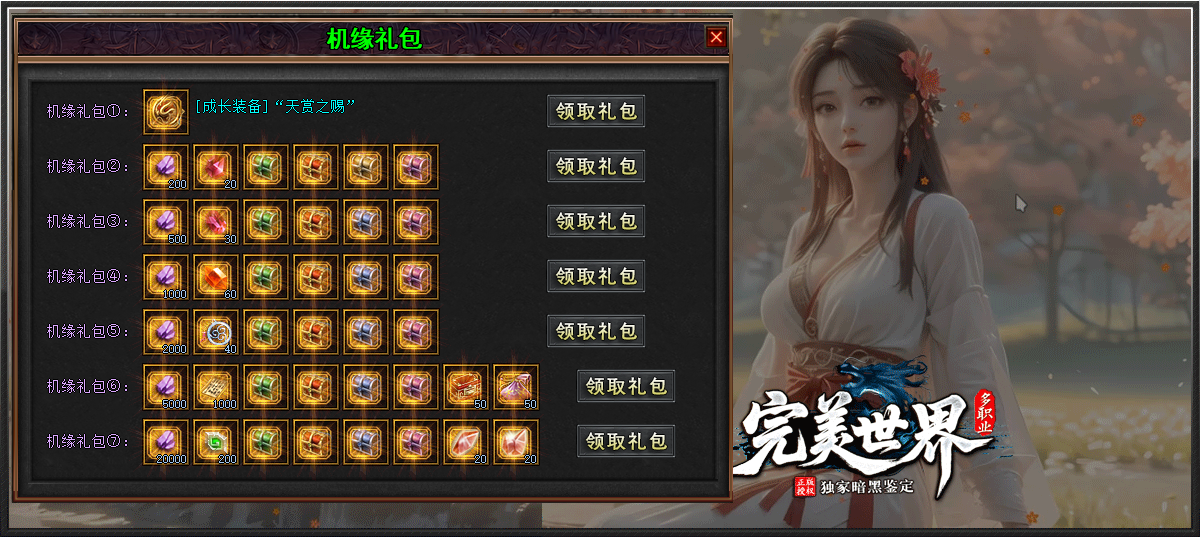The height and width of the screenshot is (537, 1200).
Task: Claim gift pack ⑥ with 领取礼包
Action: [626, 386]
